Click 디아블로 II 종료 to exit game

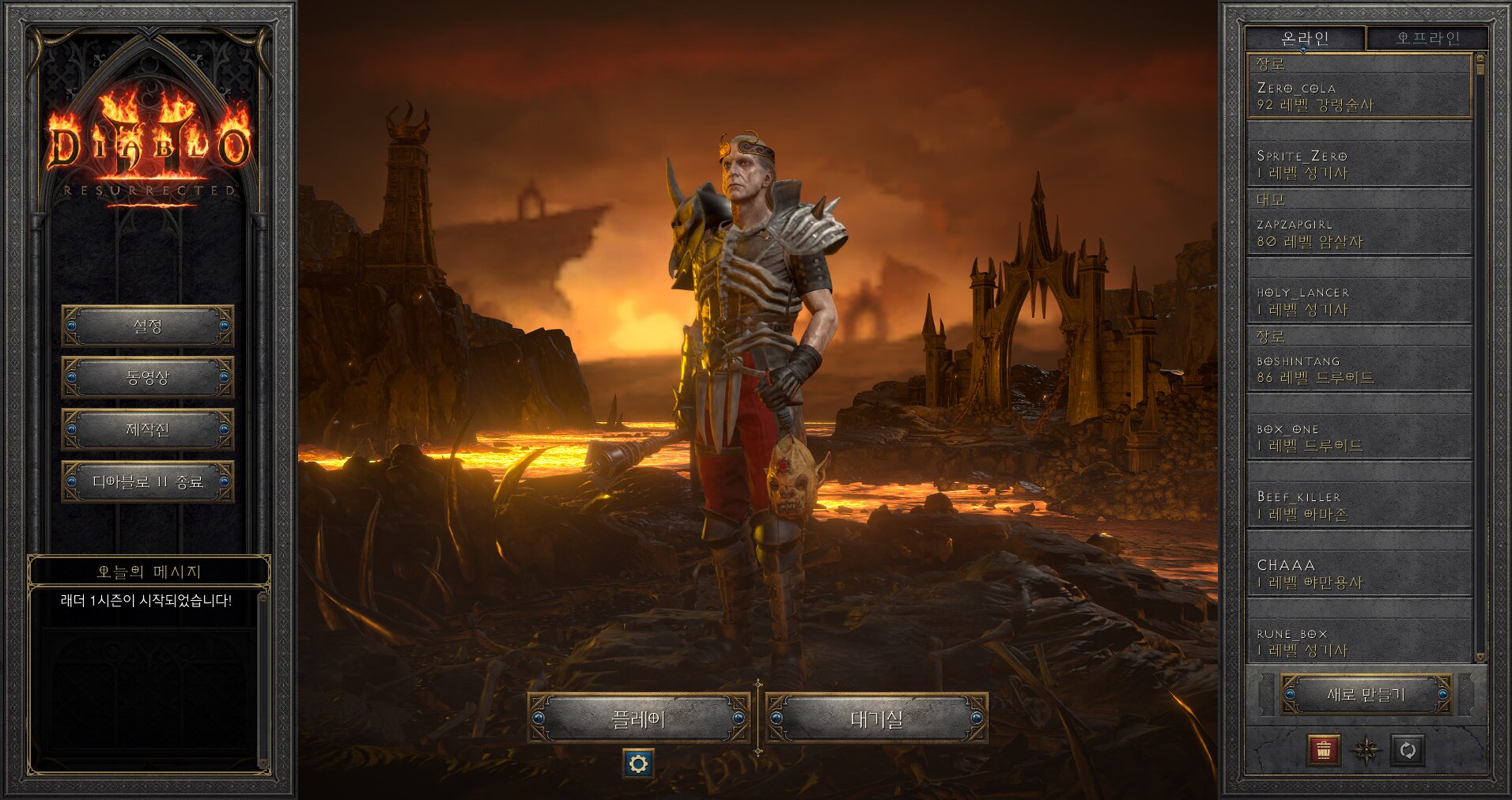click(x=148, y=481)
